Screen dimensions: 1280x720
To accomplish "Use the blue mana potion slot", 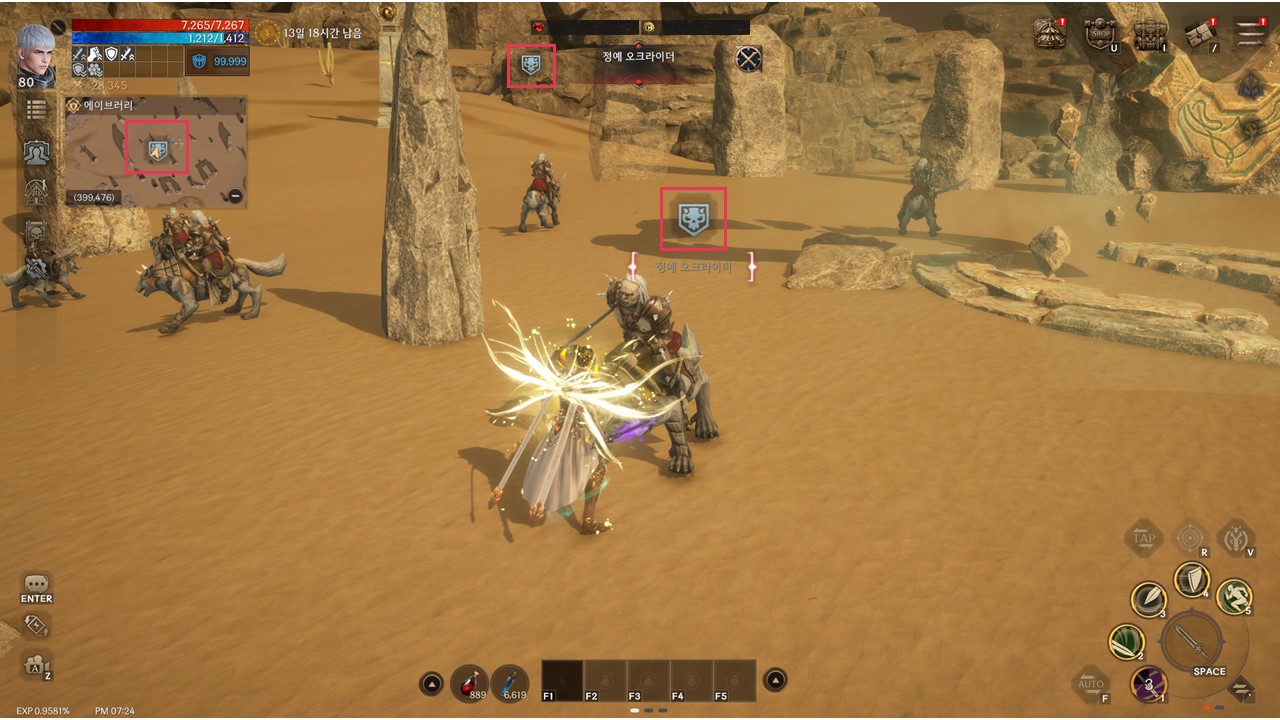I will (510, 681).
